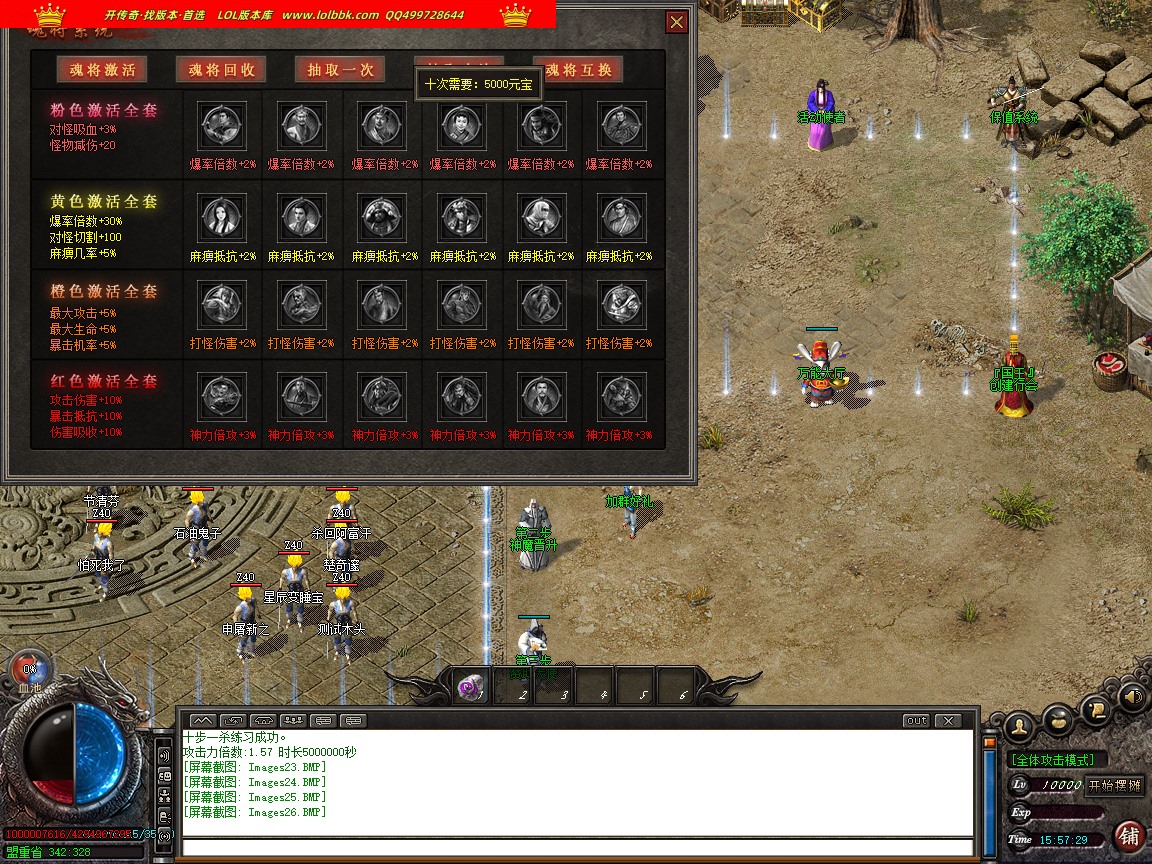Click the chat window's out button

pyautogui.click(x=915, y=720)
